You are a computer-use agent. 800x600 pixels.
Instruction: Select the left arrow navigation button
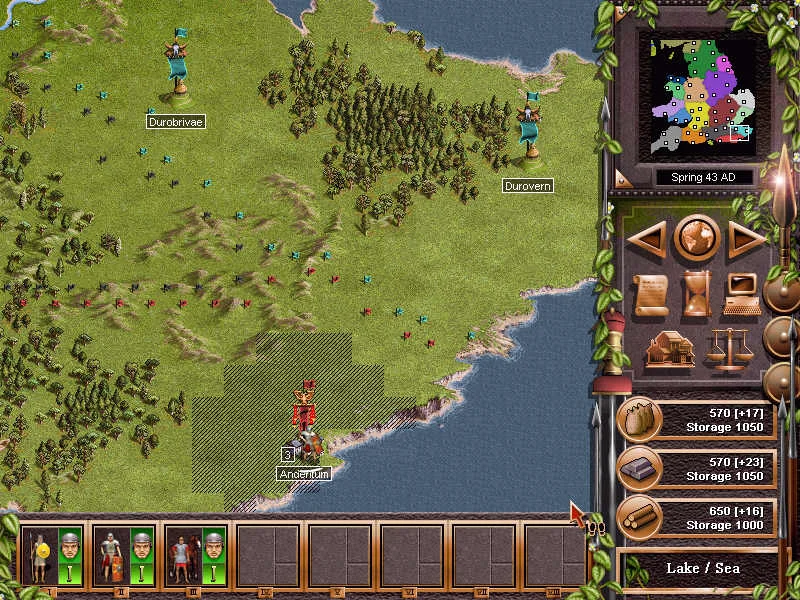pos(647,239)
